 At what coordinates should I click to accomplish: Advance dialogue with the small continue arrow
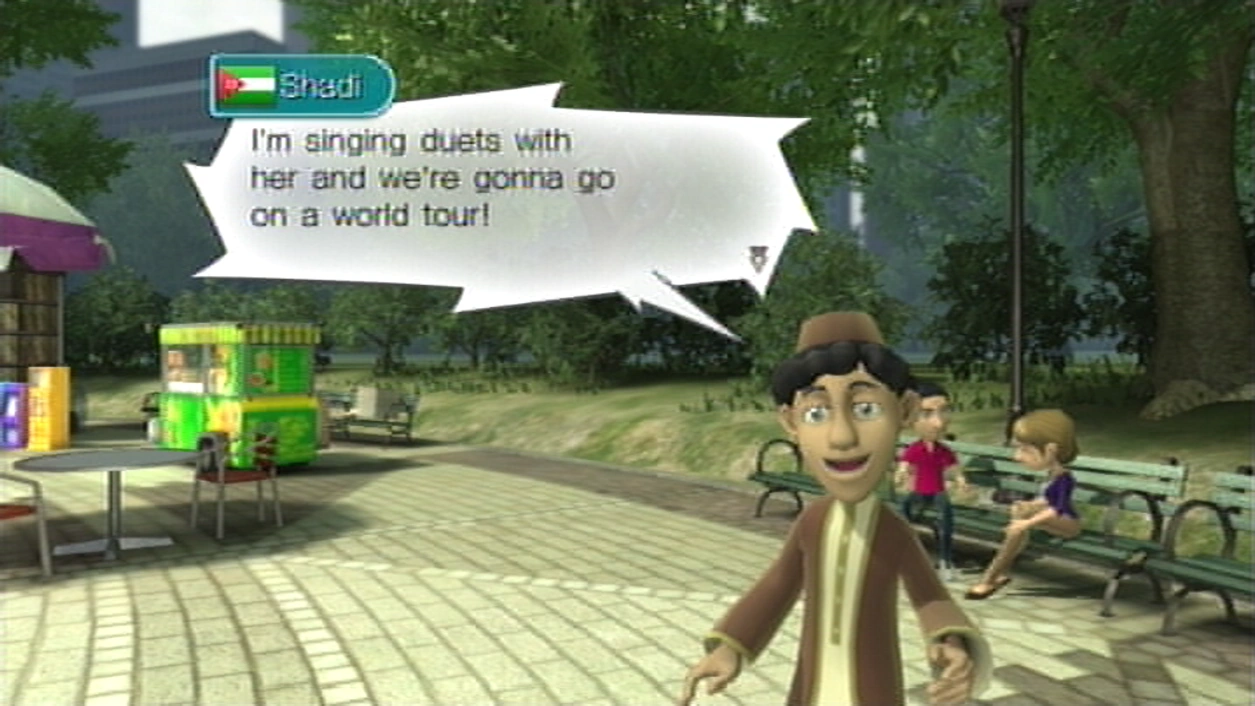click(757, 260)
